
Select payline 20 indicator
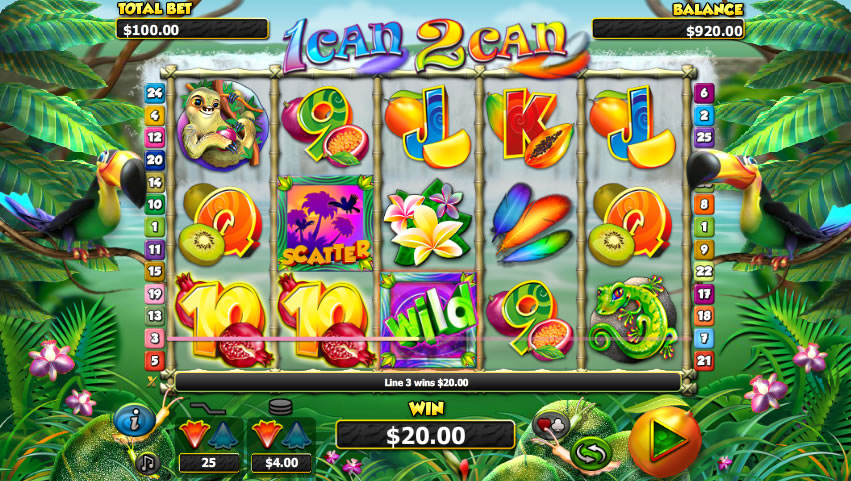[x=154, y=159]
